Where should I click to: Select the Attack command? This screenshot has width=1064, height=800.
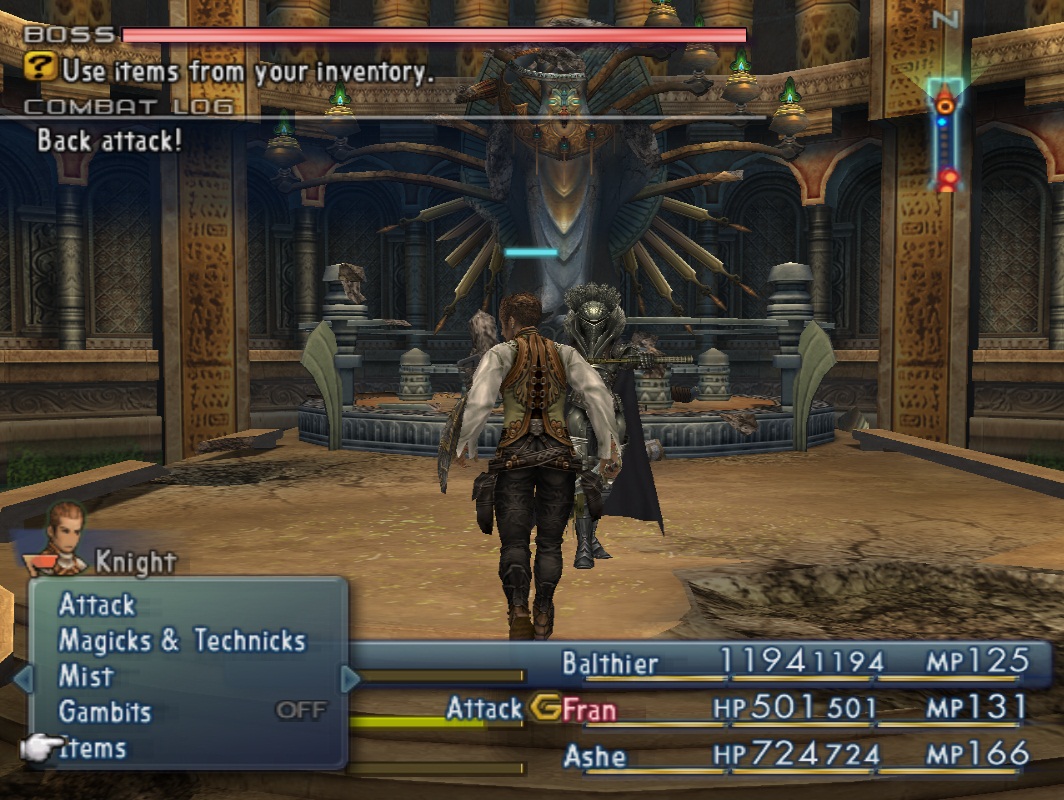[97, 605]
